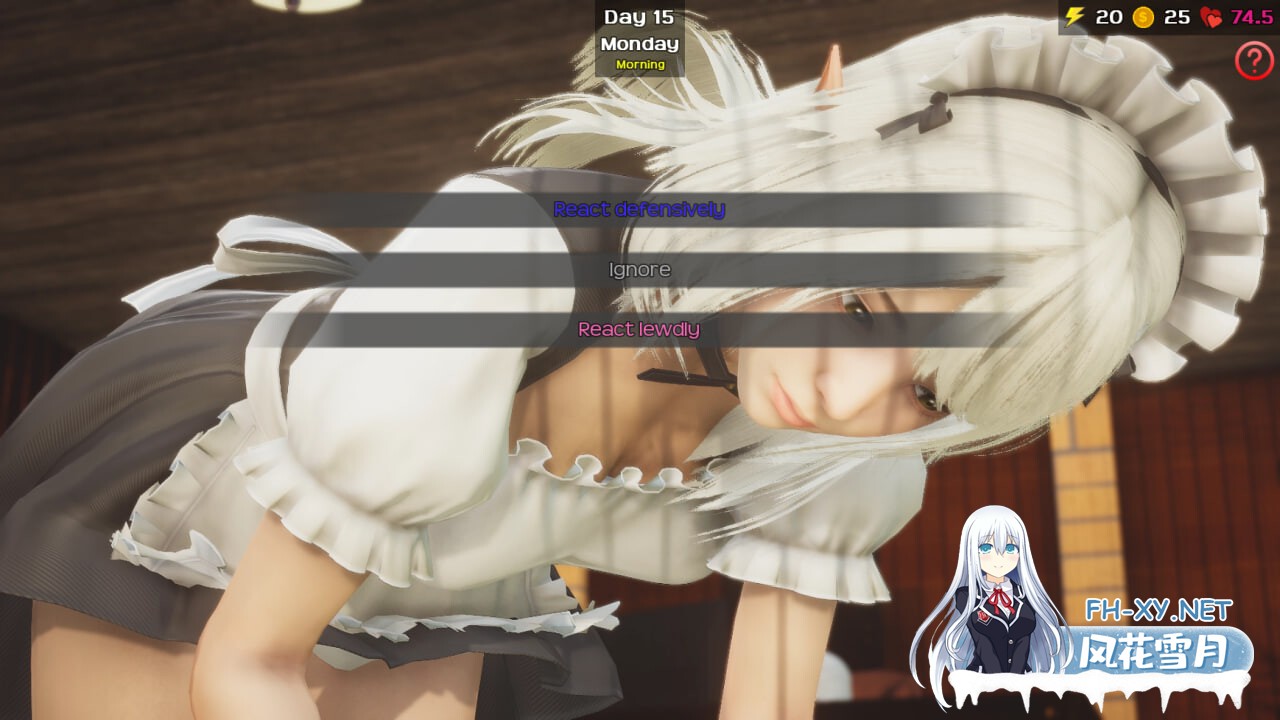The height and width of the screenshot is (720, 1280).
Task: Choose the React defensively option
Action: coord(639,210)
